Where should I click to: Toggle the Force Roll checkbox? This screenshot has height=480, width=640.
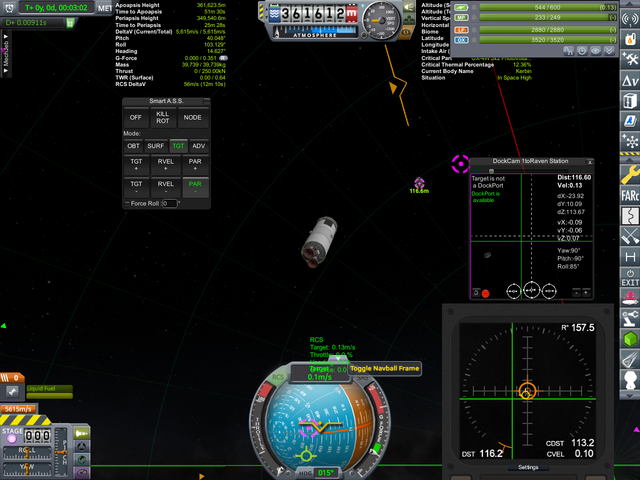click(127, 204)
